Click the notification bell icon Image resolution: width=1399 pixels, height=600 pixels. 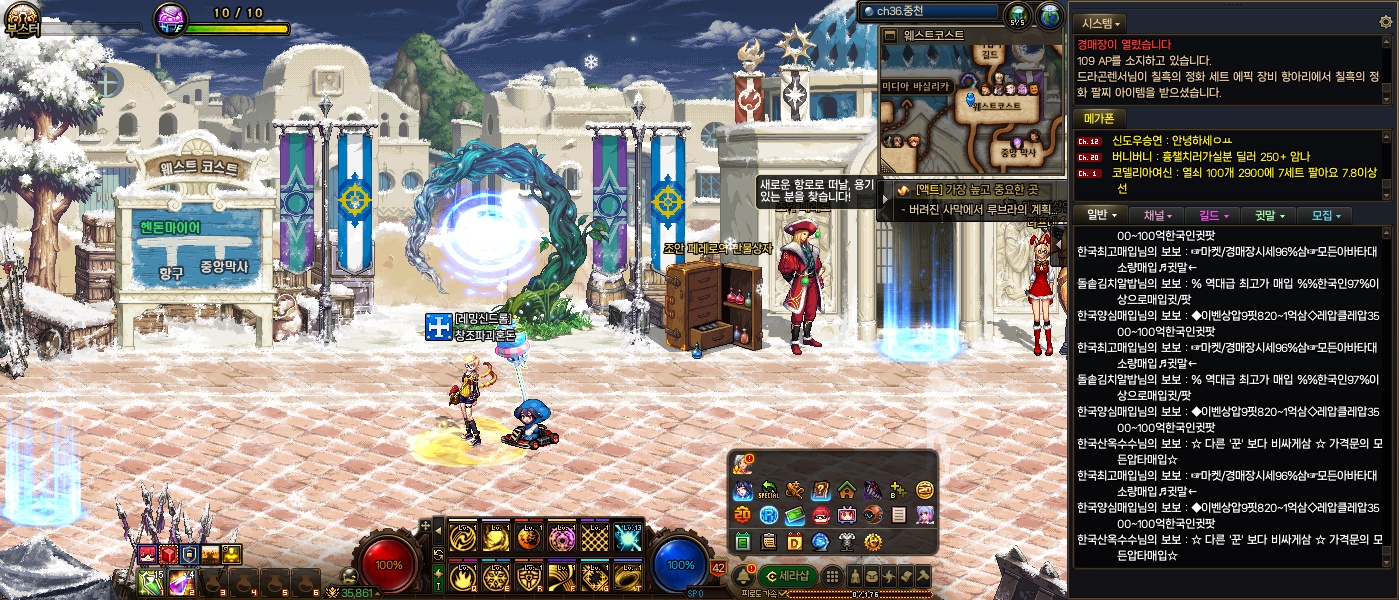coord(743,577)
